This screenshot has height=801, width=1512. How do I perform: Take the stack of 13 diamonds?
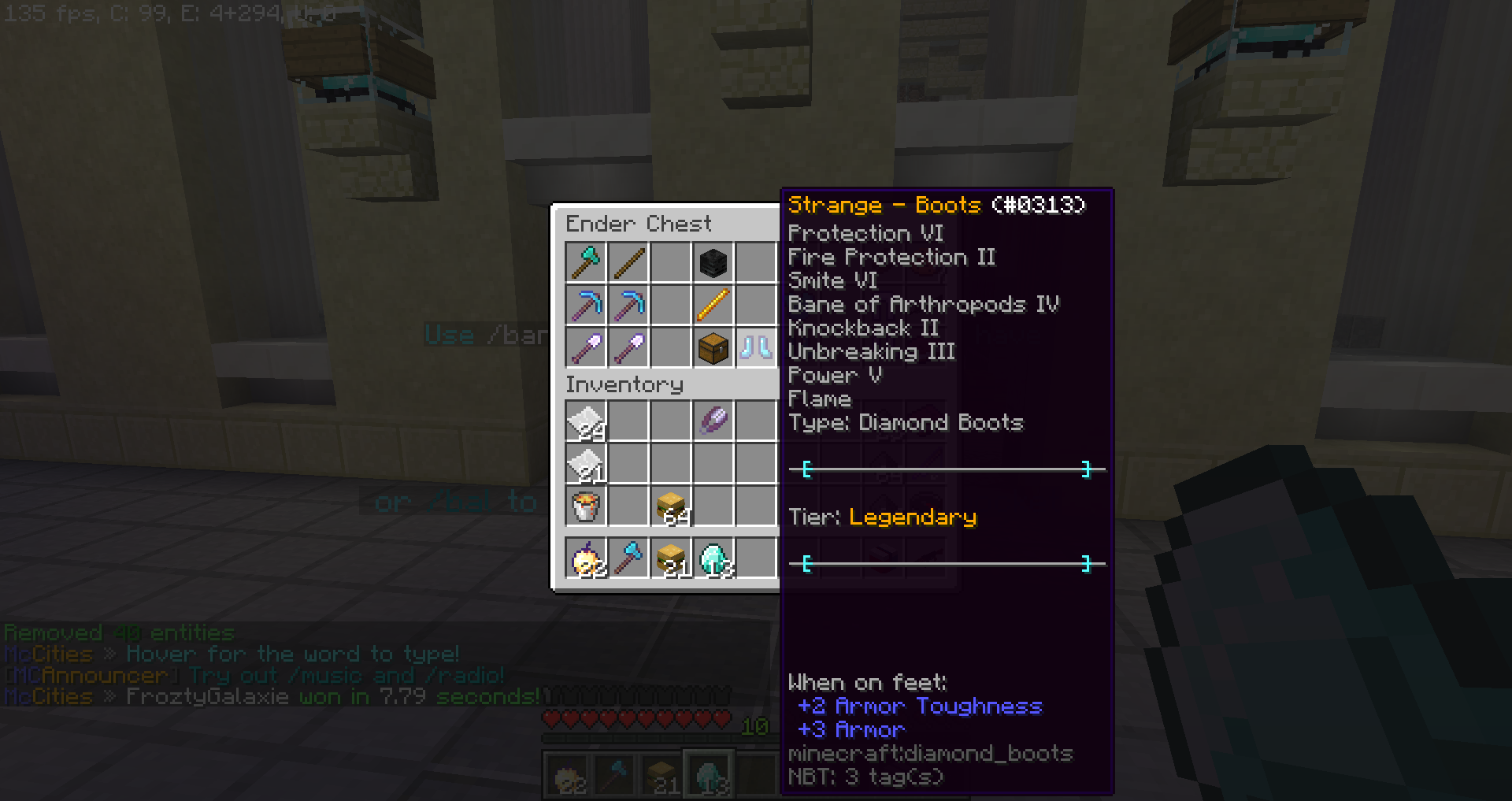pyautogui.click(x=713, y=558)
